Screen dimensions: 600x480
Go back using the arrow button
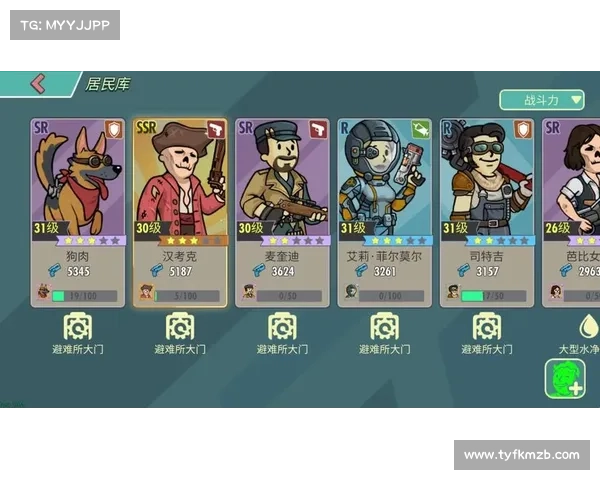[x=37, y=84]
